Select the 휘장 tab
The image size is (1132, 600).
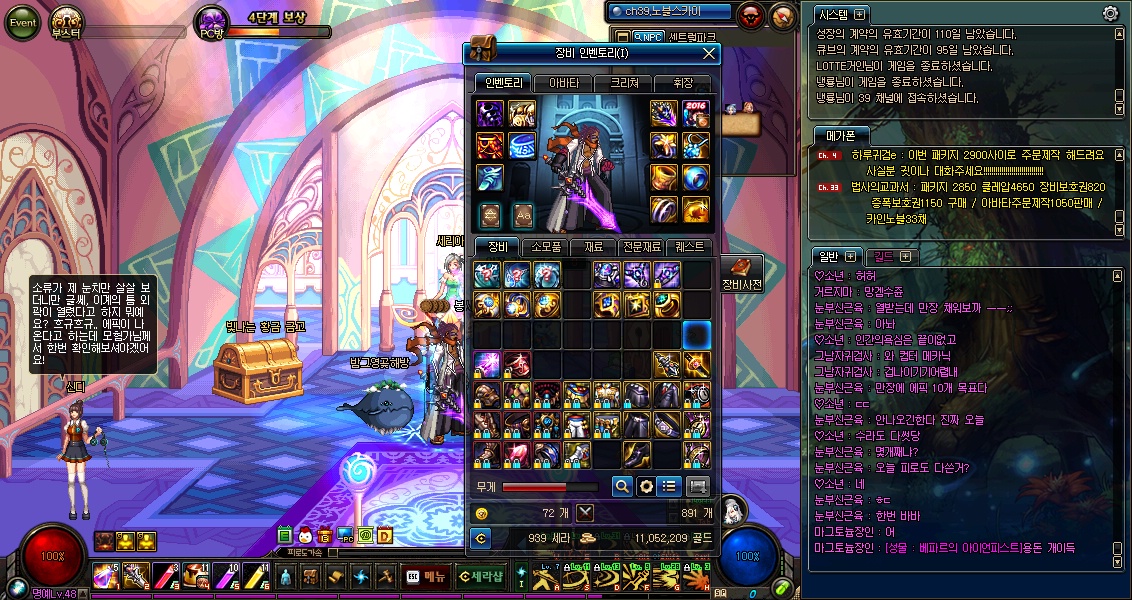point(683,83)
